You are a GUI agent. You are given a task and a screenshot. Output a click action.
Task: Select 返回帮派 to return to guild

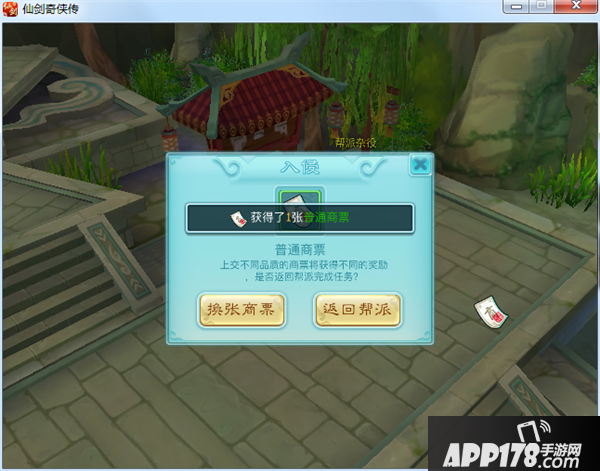coord(357,310)
